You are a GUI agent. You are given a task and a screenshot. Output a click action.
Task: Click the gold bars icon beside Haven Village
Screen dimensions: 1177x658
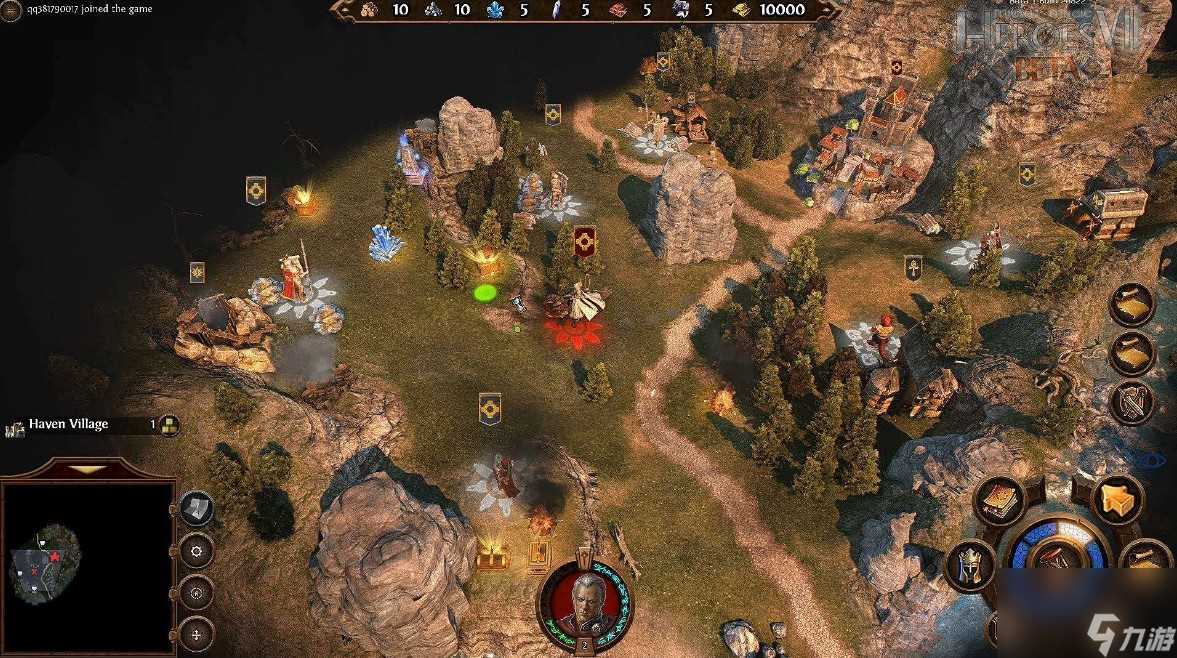170,425
